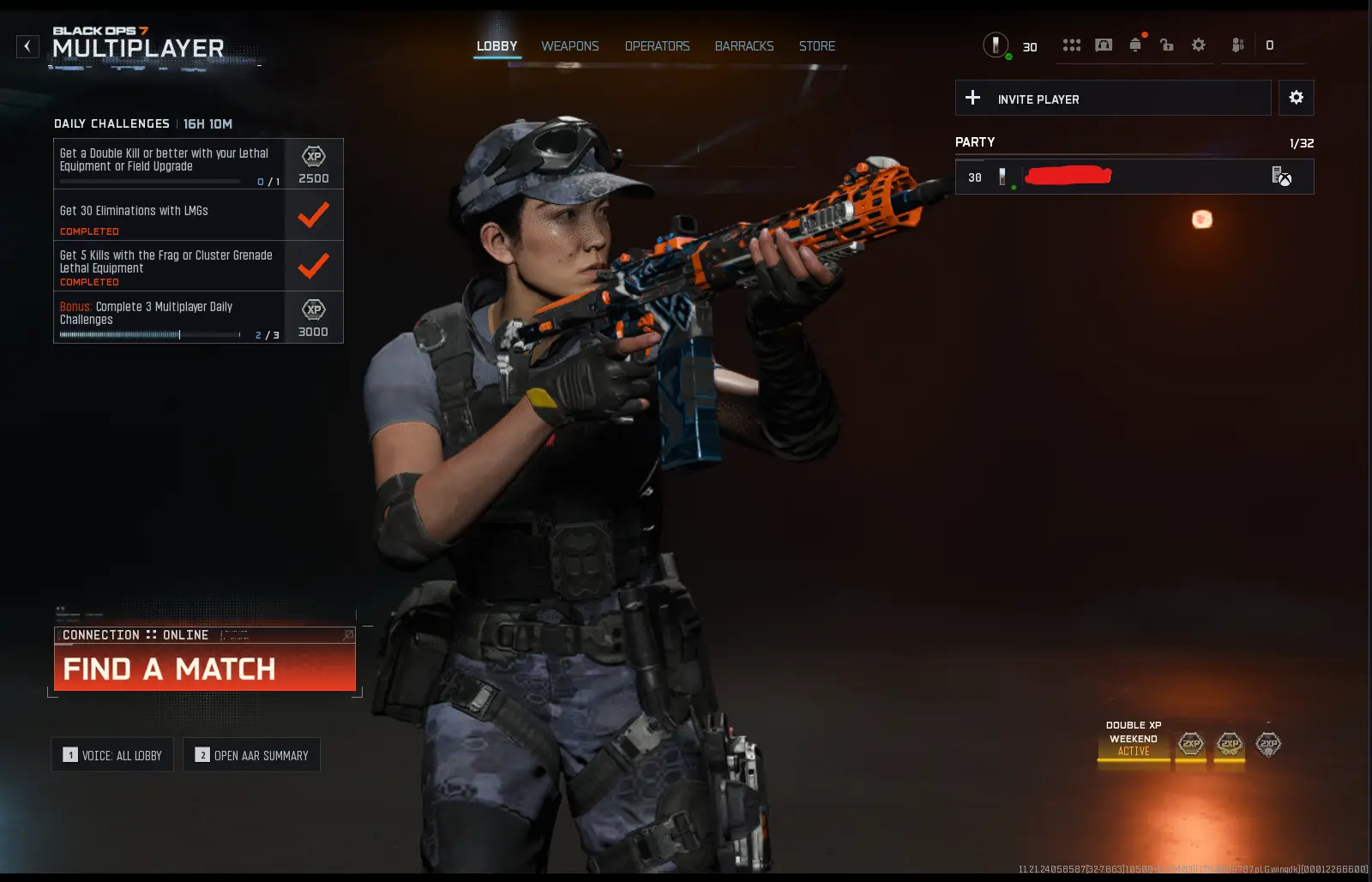Go back using the top-left arrow
1372x882 pixels.
point(27,46)
